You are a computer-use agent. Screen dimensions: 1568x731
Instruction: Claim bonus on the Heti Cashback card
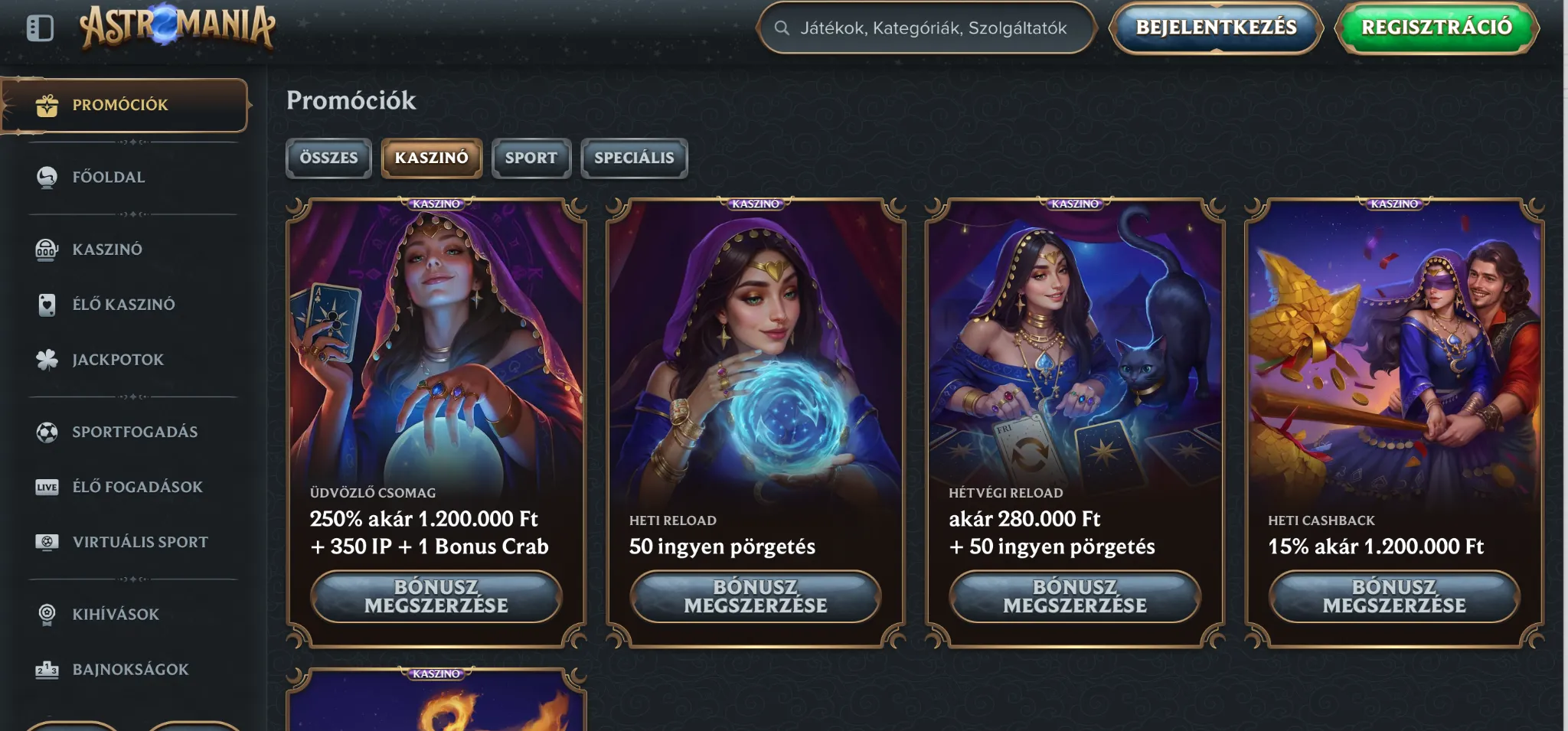click(x=1395, y=598)
